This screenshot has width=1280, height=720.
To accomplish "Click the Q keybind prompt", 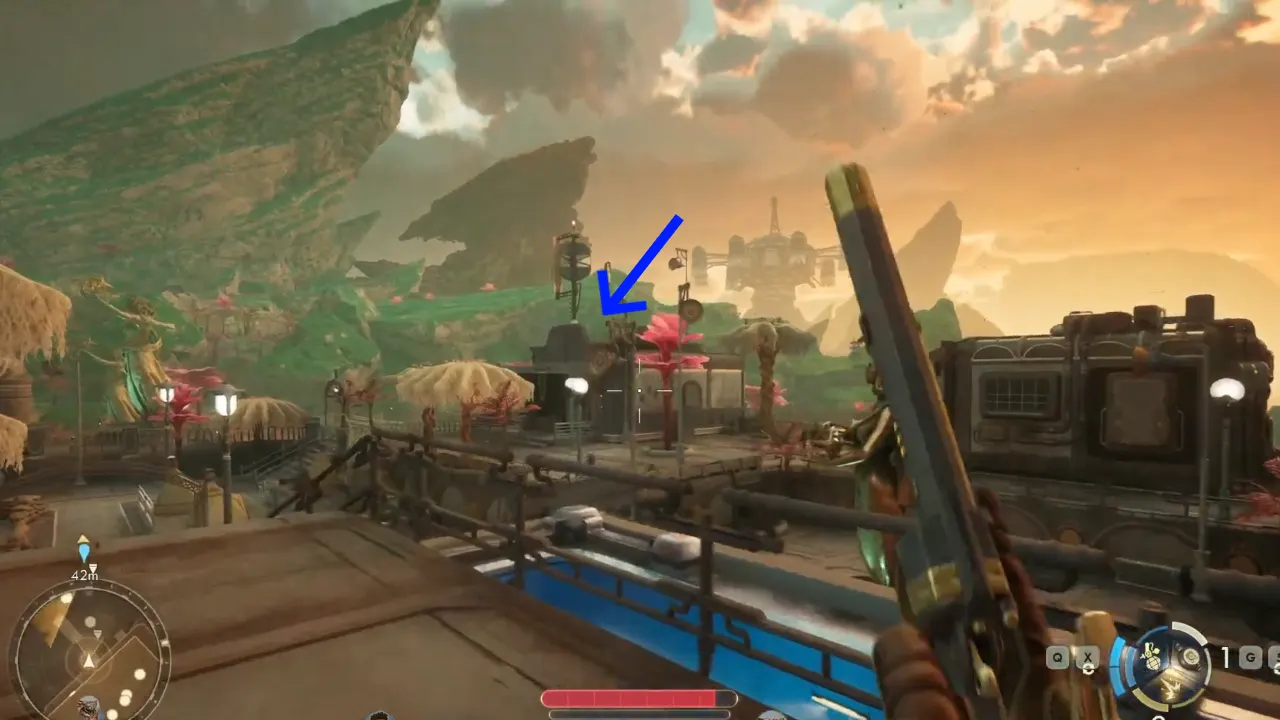I will point(1057,657).
